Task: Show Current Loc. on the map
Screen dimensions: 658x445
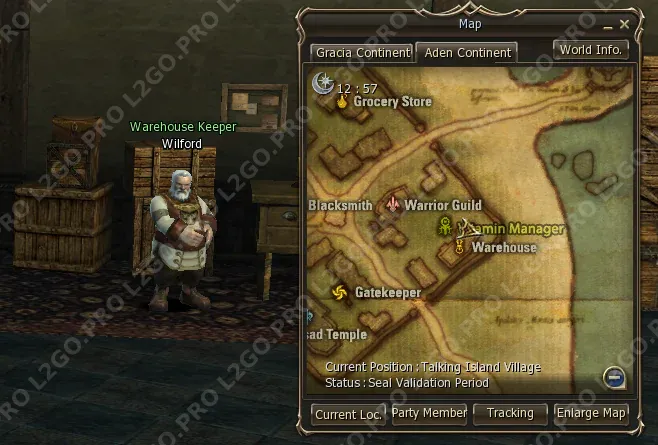Action: [348, 413]
